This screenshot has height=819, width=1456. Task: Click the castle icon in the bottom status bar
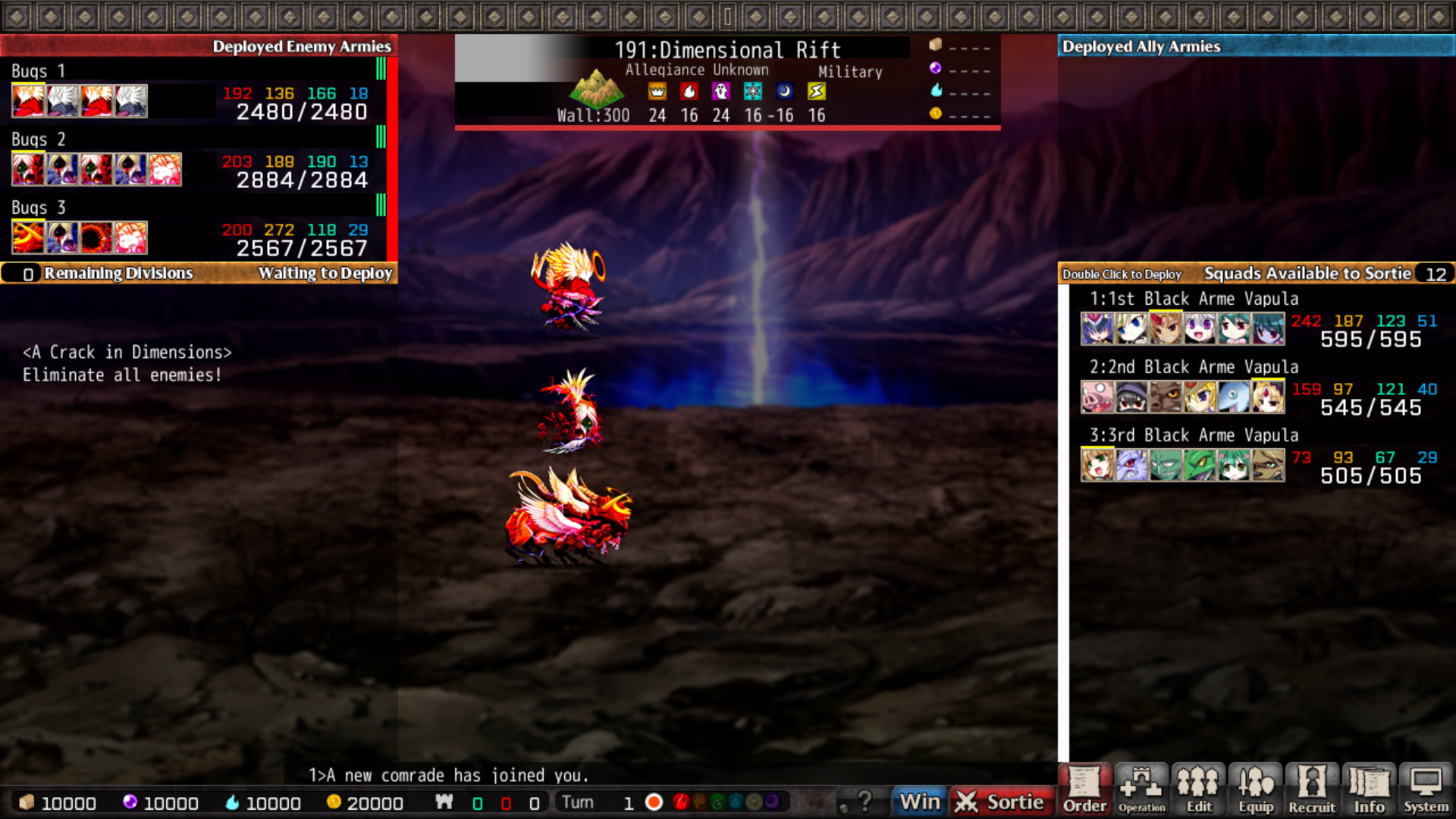(445, 802)
